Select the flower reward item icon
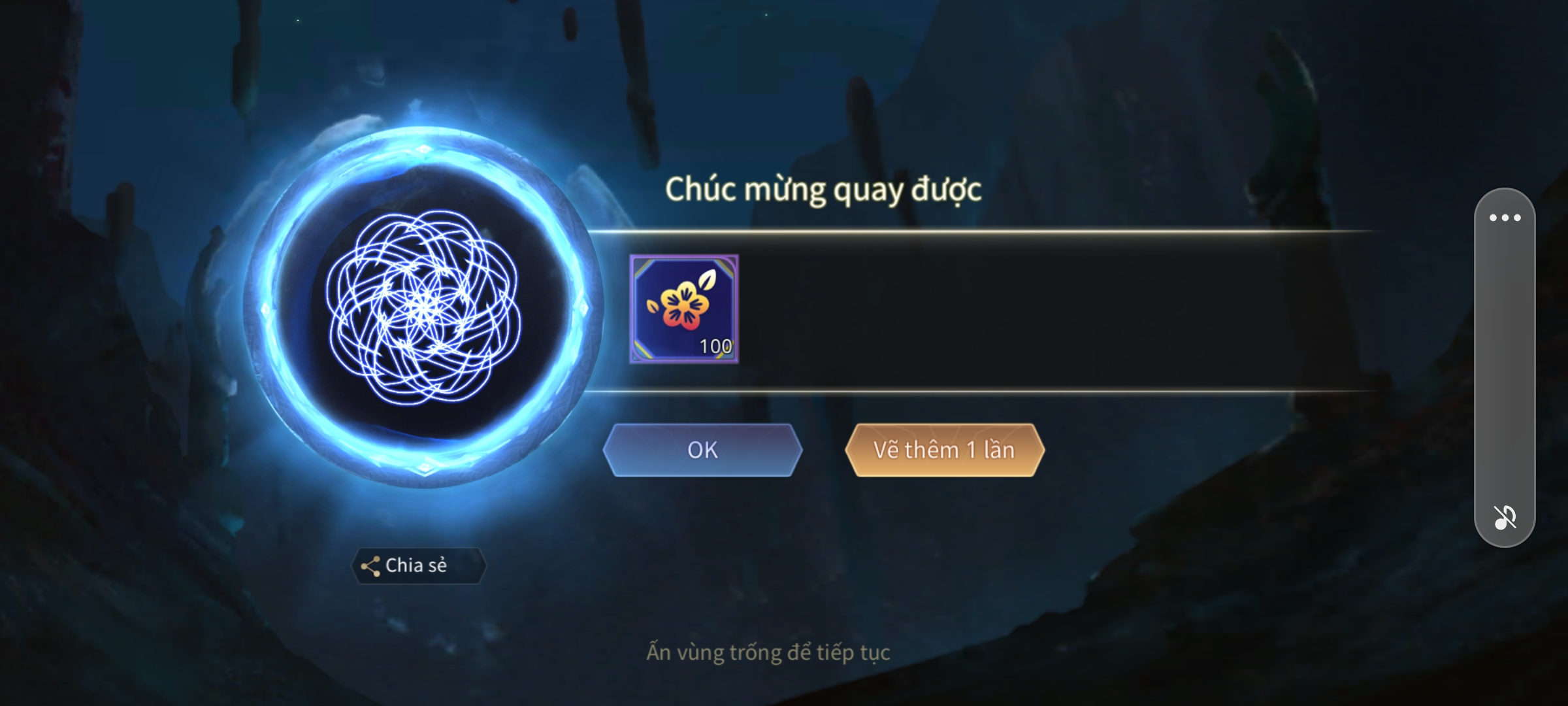 [684, 309]
